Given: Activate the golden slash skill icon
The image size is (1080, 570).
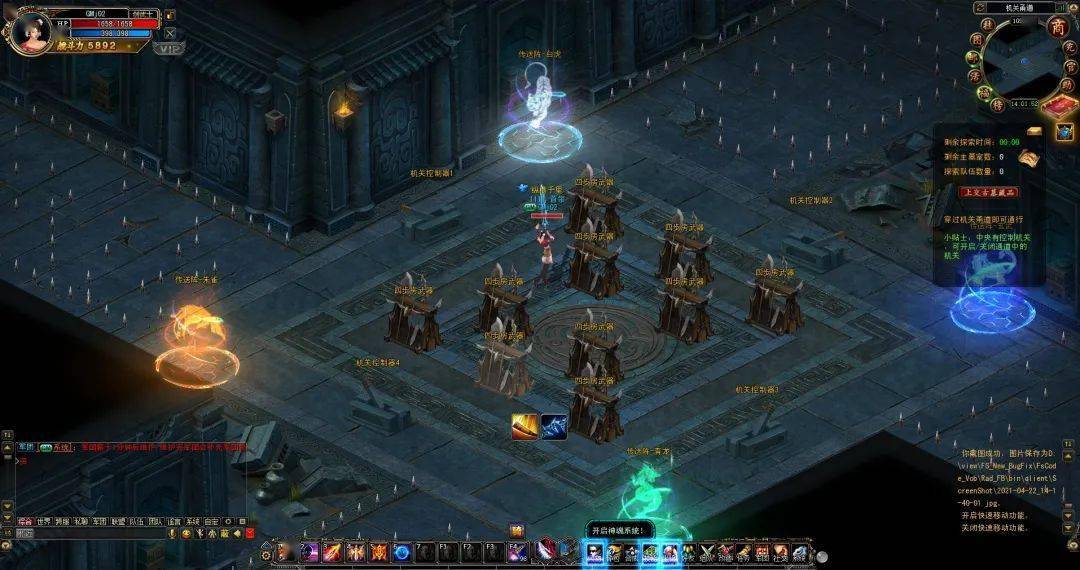Looking at the screenshot, I should pyautogui.click(x=525, y=426).
